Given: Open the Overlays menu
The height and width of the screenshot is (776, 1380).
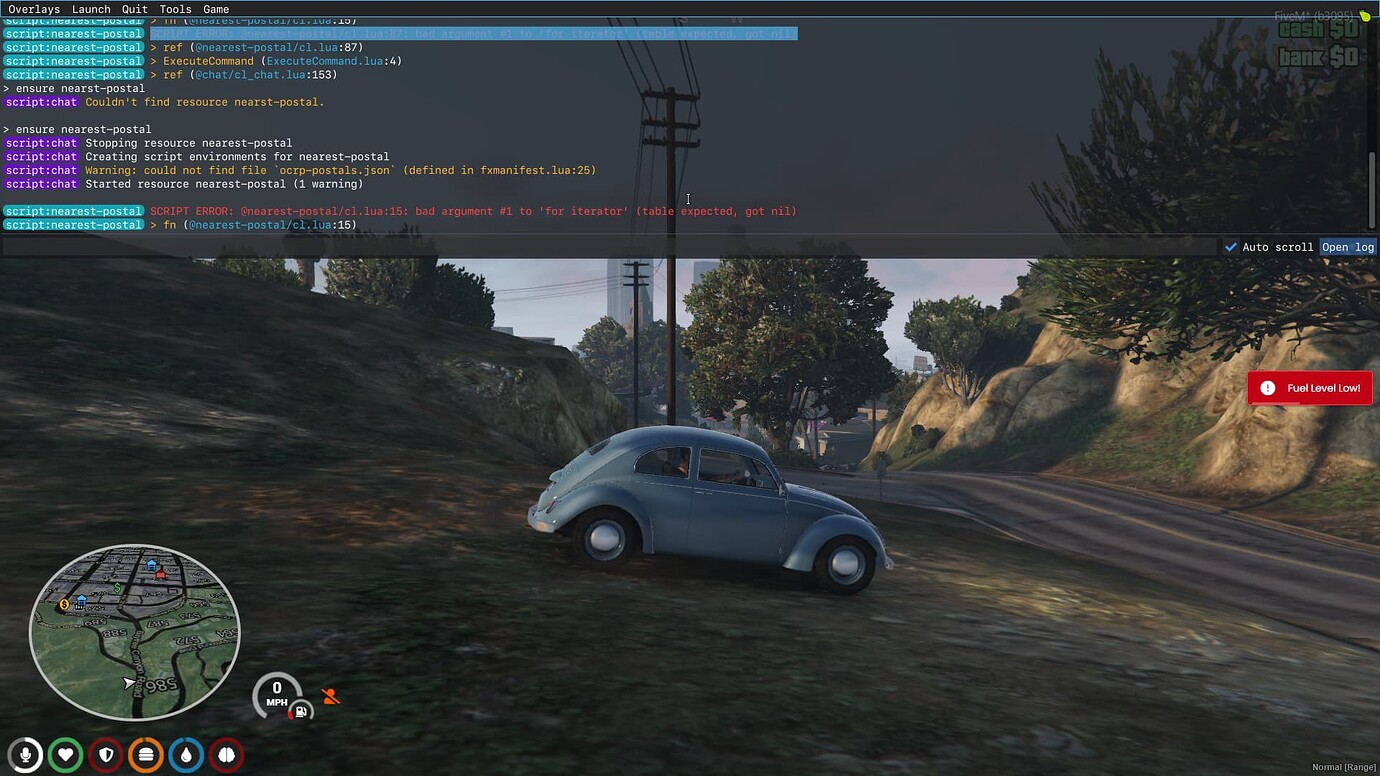Looking at the screenshot, I should (x=32, y=9).
